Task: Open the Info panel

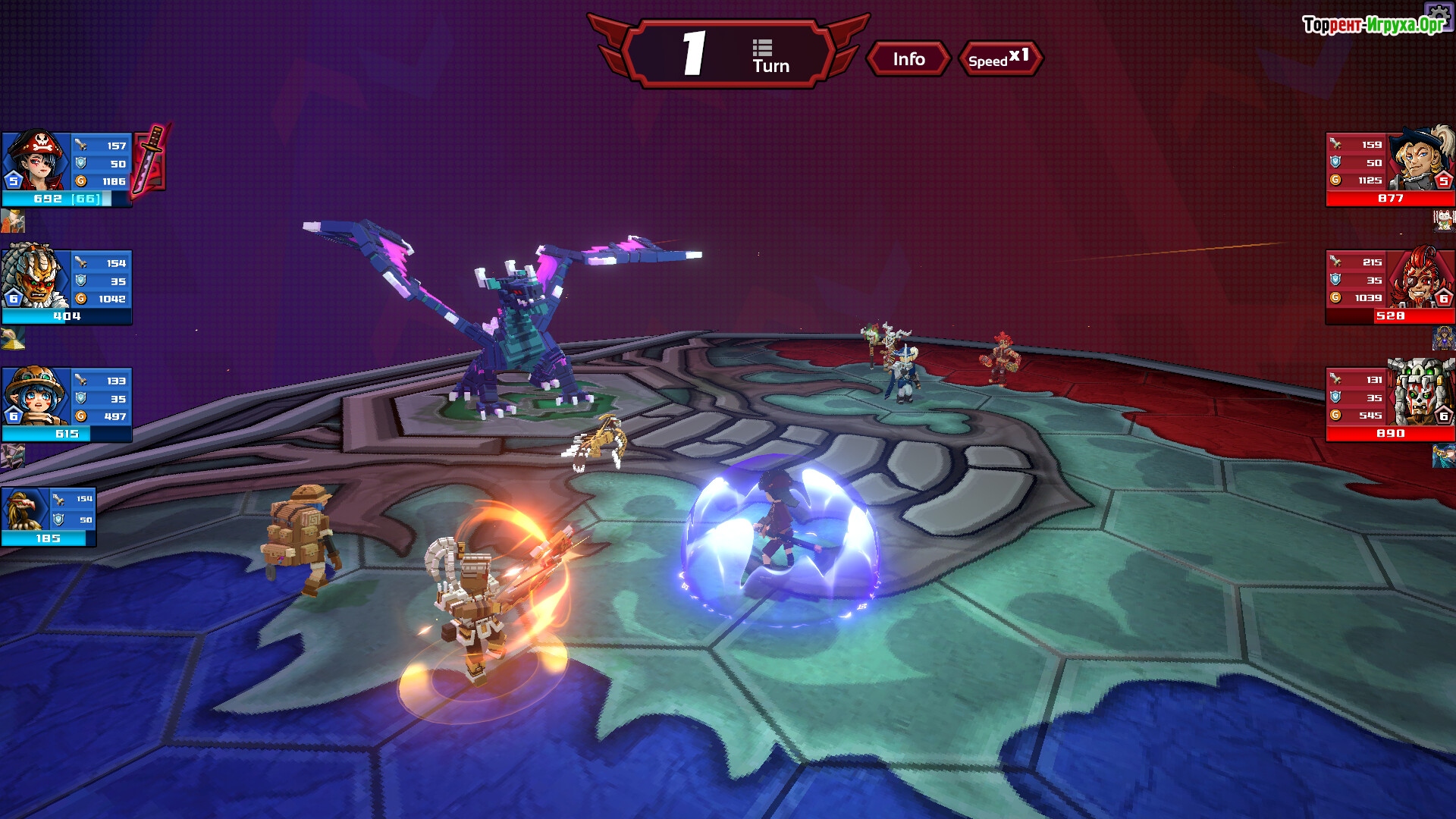Action: point(908,59)
